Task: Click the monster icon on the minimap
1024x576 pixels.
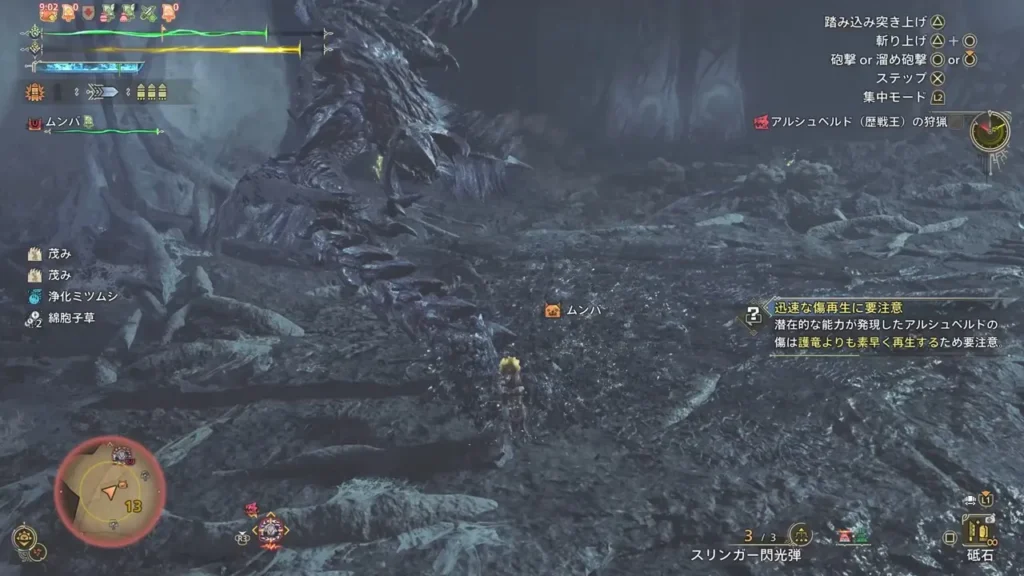Action: tap(122, 455)
